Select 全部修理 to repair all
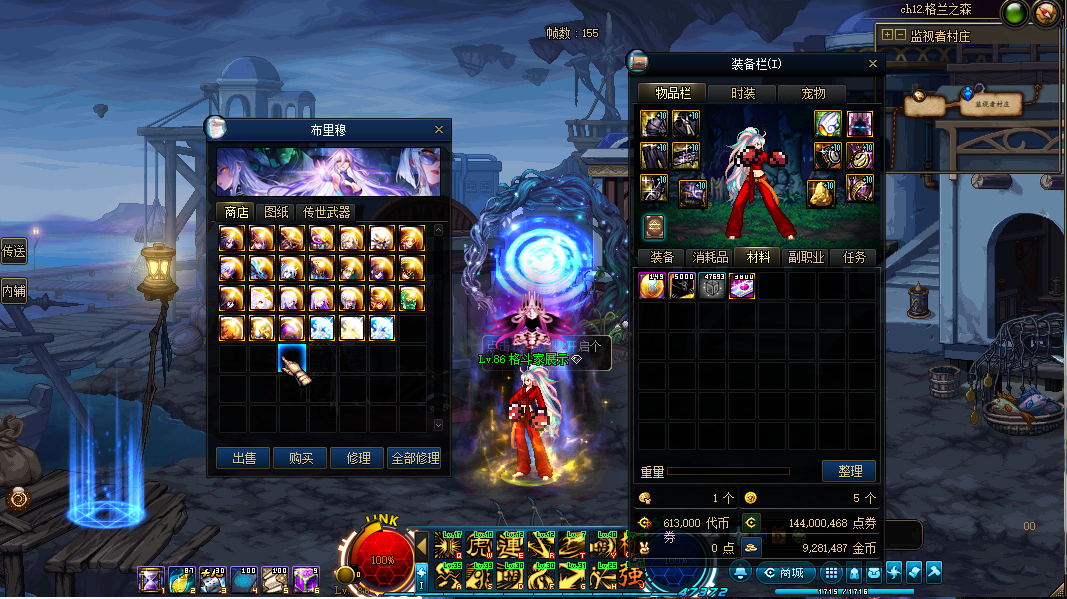 414,458
